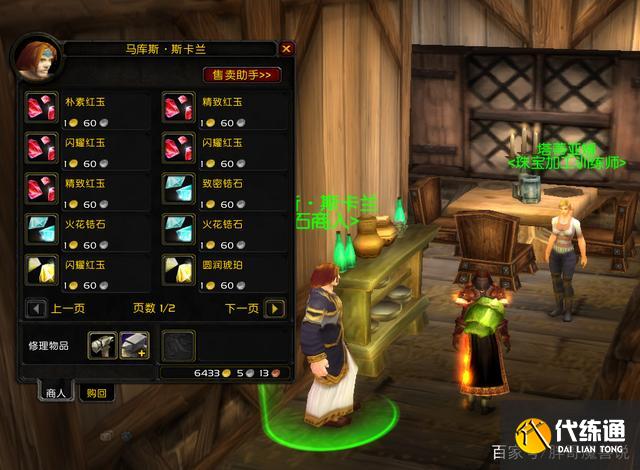Repair all items with the anvil icon
Viewport: 640px width, 470px height.
(135, 345)
